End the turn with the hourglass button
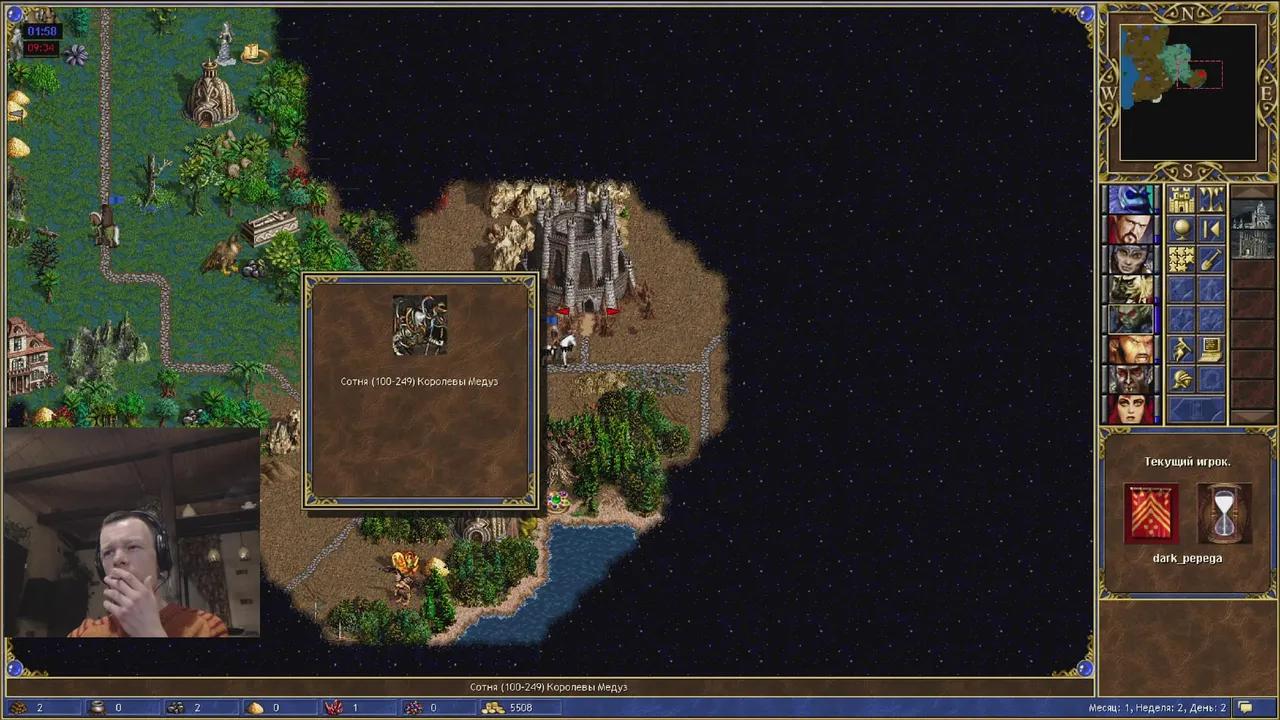 click(1224, 510)
